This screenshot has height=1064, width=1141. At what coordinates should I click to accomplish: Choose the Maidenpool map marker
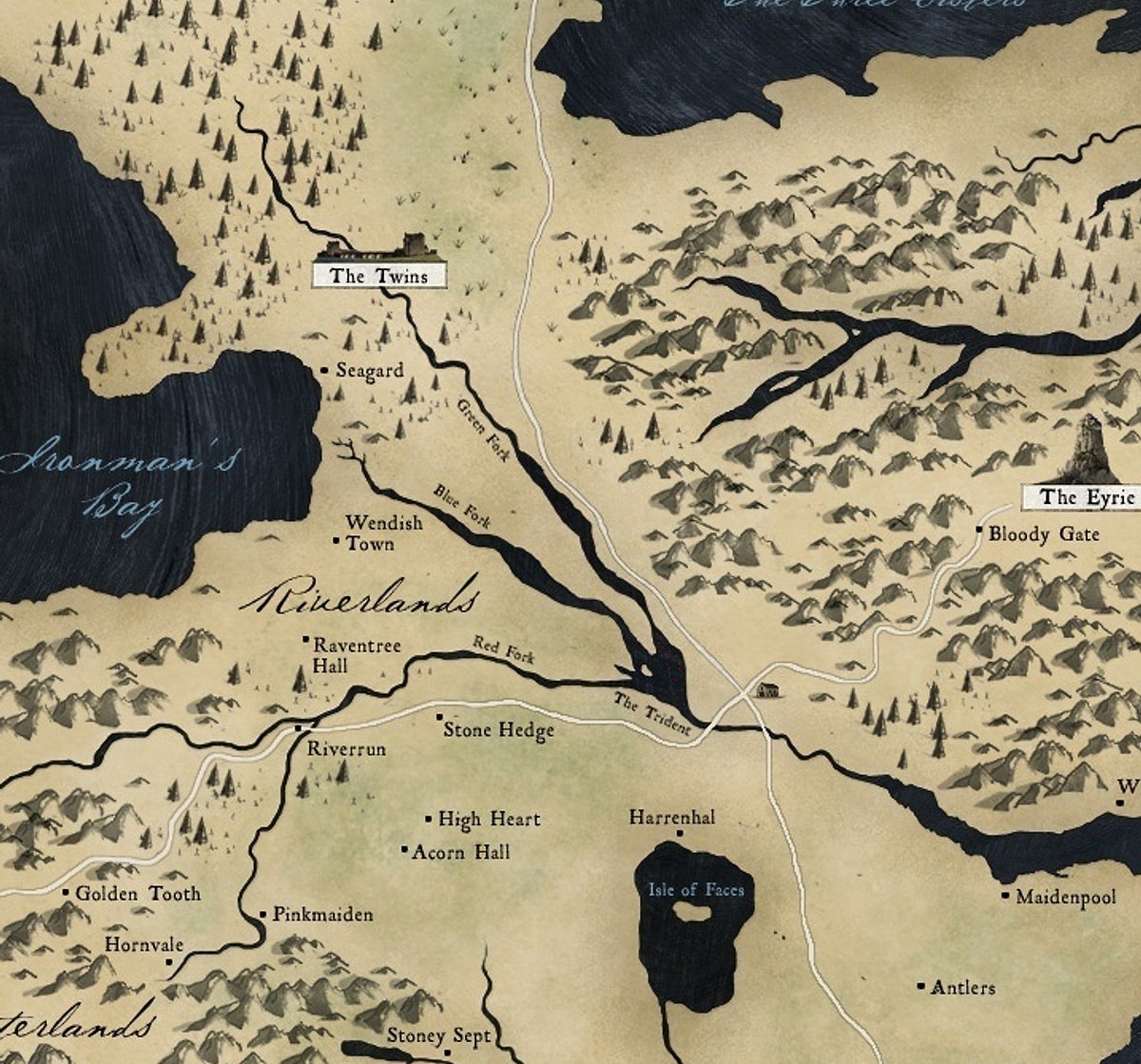click(1006, 895)
